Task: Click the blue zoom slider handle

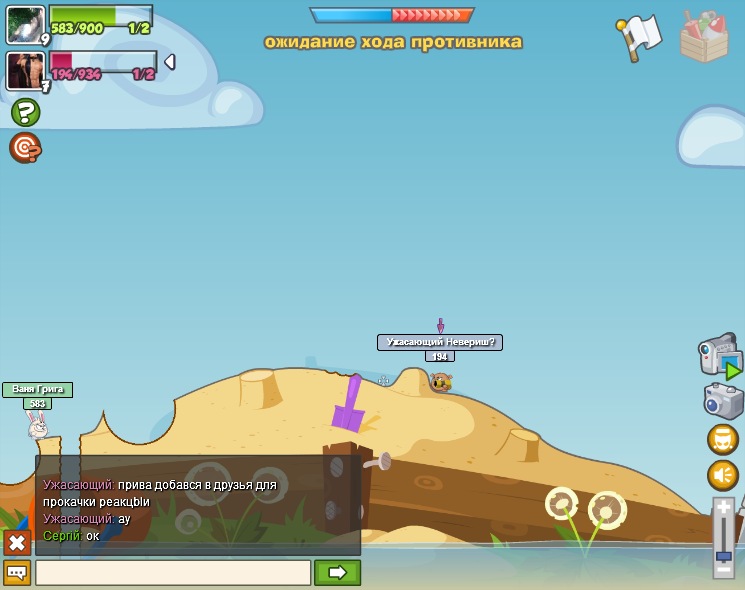Action: 724,542
